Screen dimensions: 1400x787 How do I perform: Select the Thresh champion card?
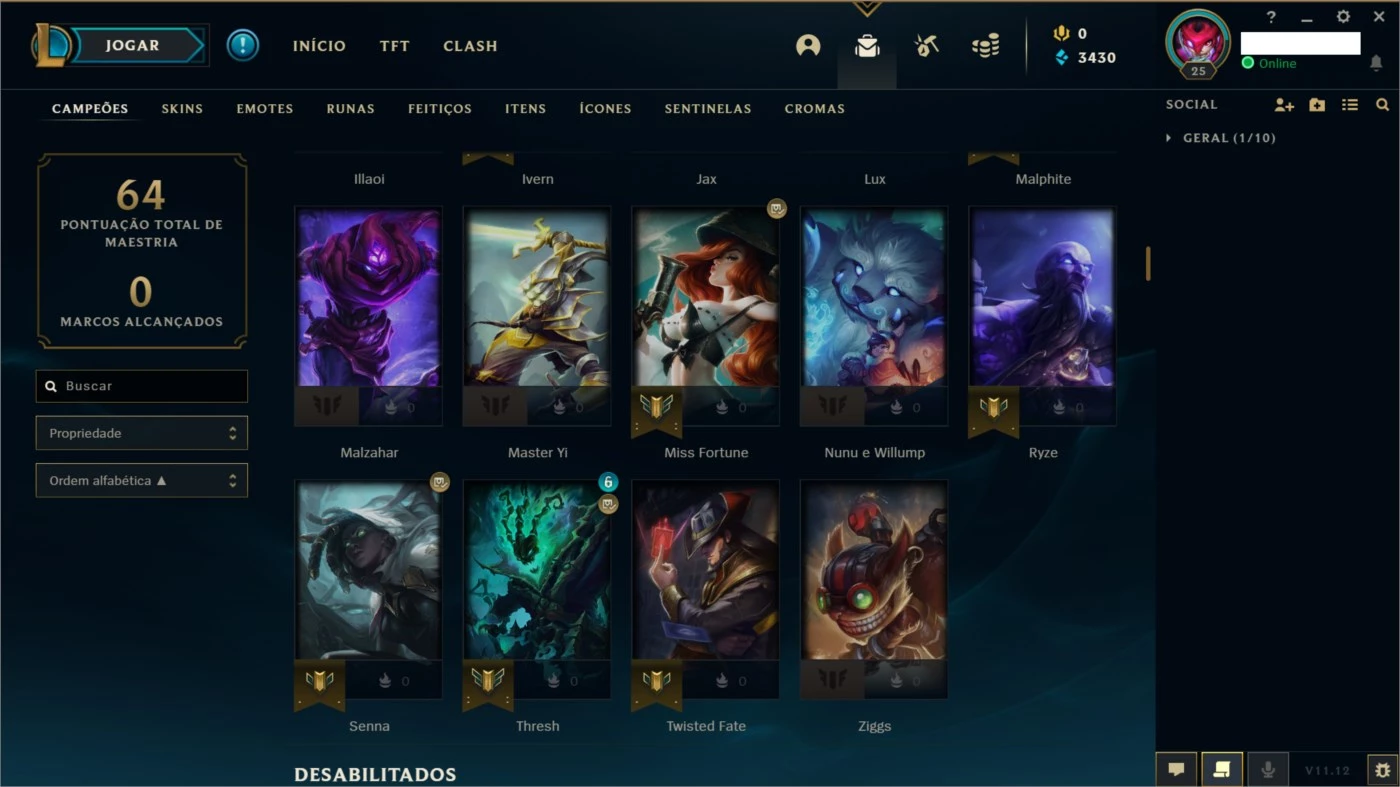click(x=537, y=590)
